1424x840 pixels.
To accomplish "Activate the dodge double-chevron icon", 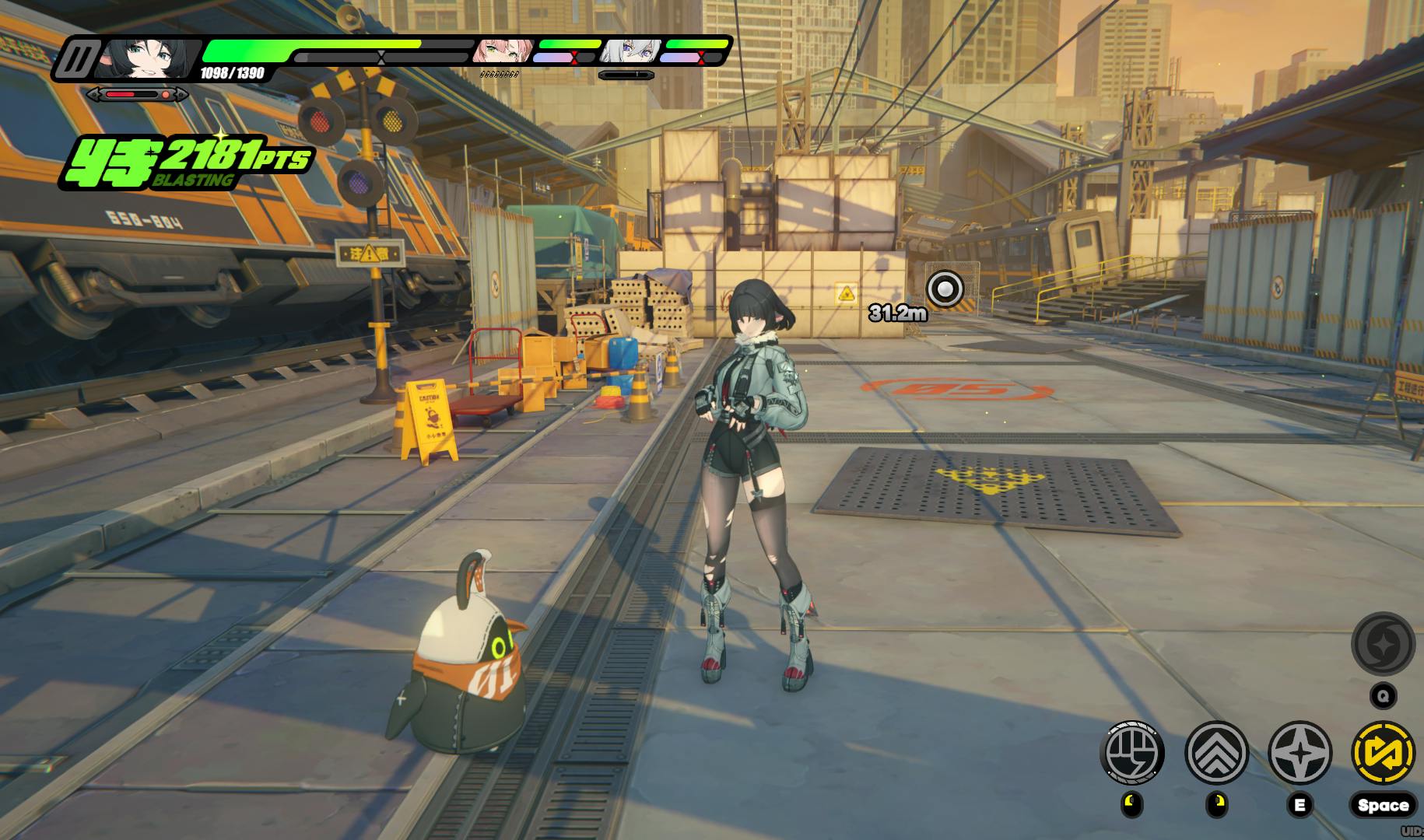I will coord(1216,753).
